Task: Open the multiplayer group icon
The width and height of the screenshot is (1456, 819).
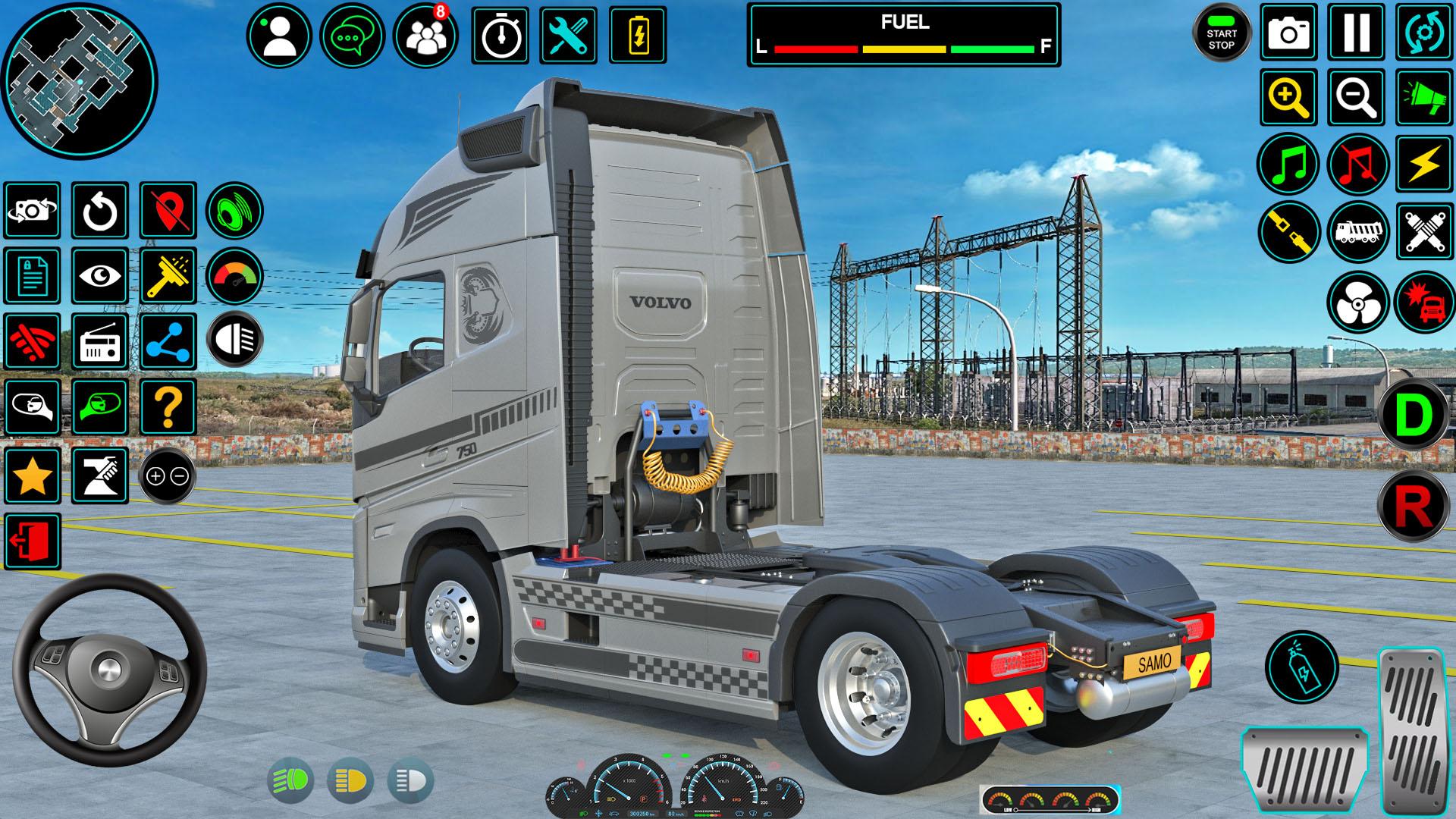Action: [x=425, y=36]
